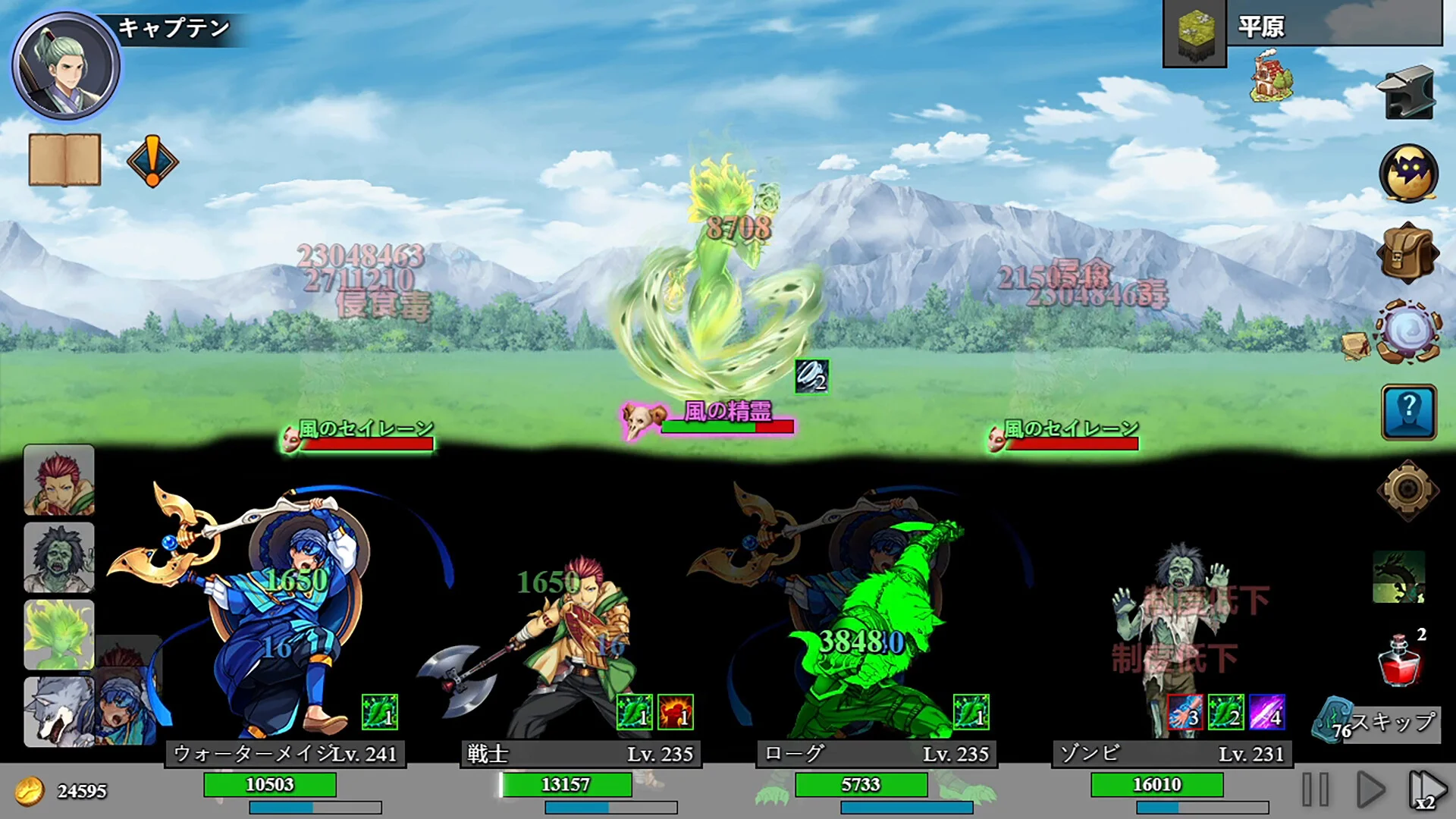Select the red-haired warrior portrait
This screenshot has width=1456, height=819.
point(59,480)
